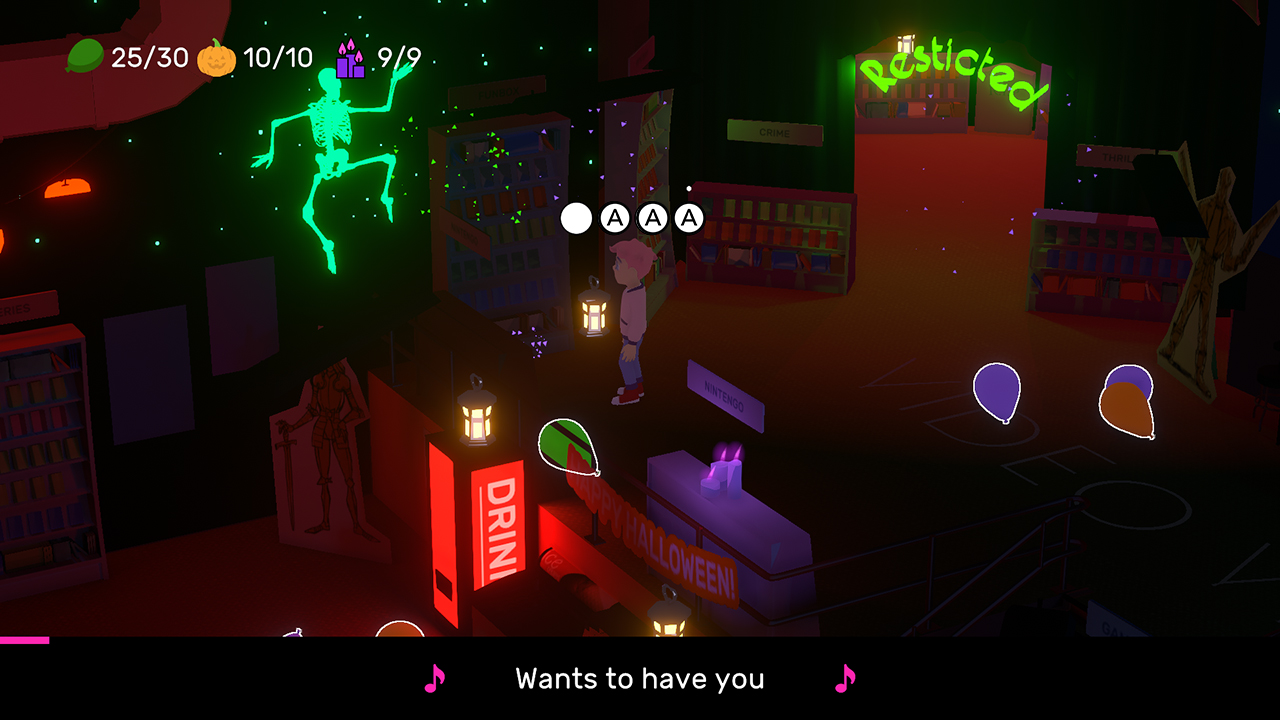
Task: Click the last A button prompt
Action: (688, 217)
